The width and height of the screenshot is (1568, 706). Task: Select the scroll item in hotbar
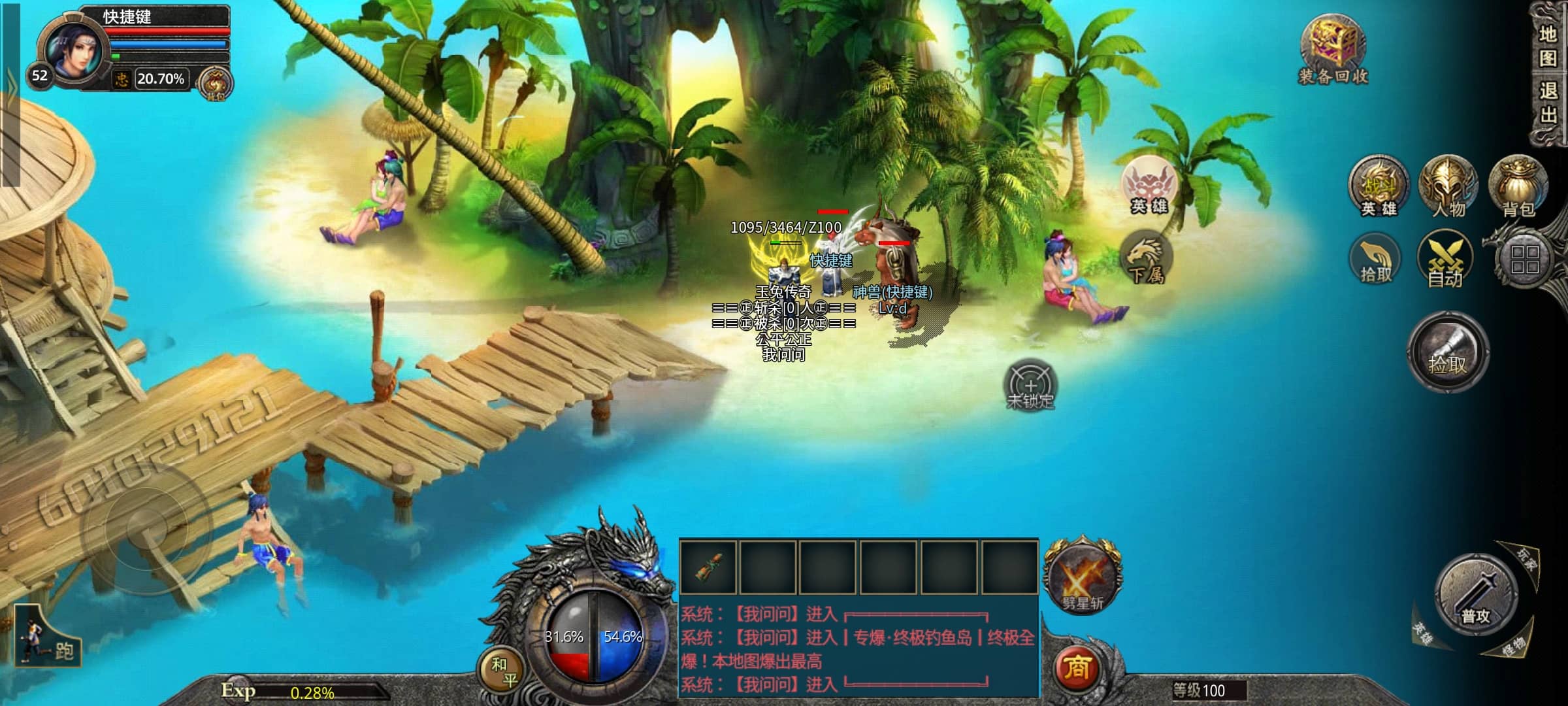point(708,567)
